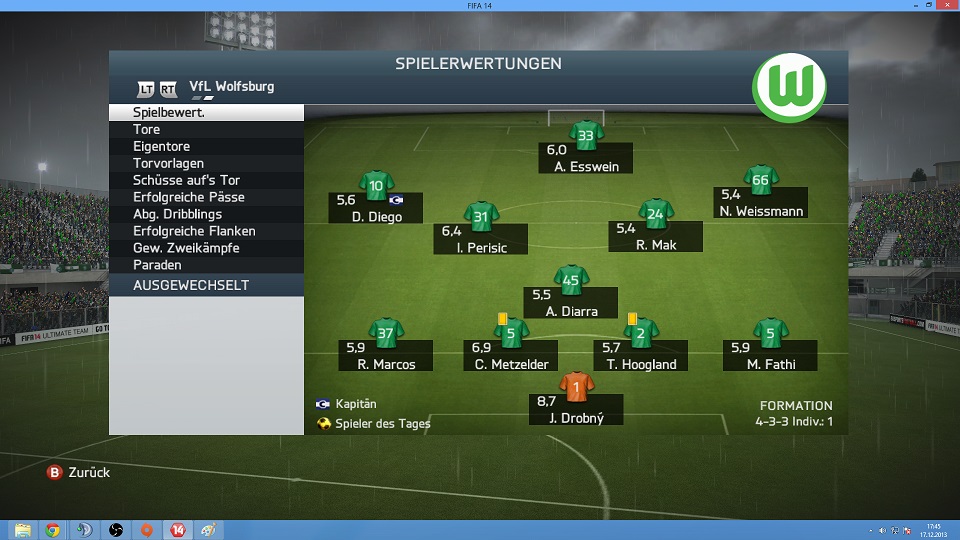Screen dimensions: 960x540
Task: Show Erfolgreiche Pässe ratings
Action: 205,197
